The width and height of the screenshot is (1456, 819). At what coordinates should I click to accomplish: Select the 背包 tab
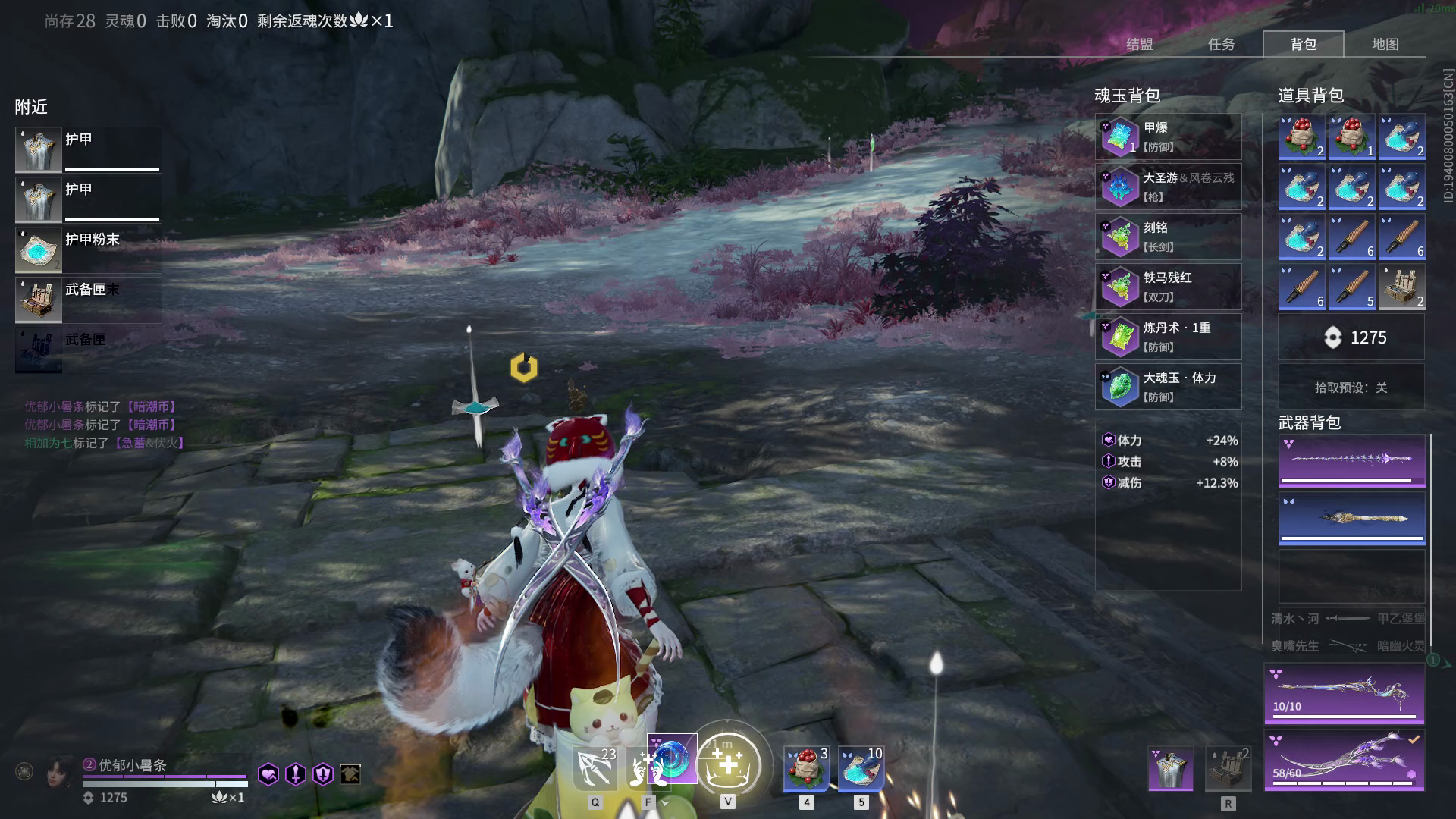point(1303,44)
